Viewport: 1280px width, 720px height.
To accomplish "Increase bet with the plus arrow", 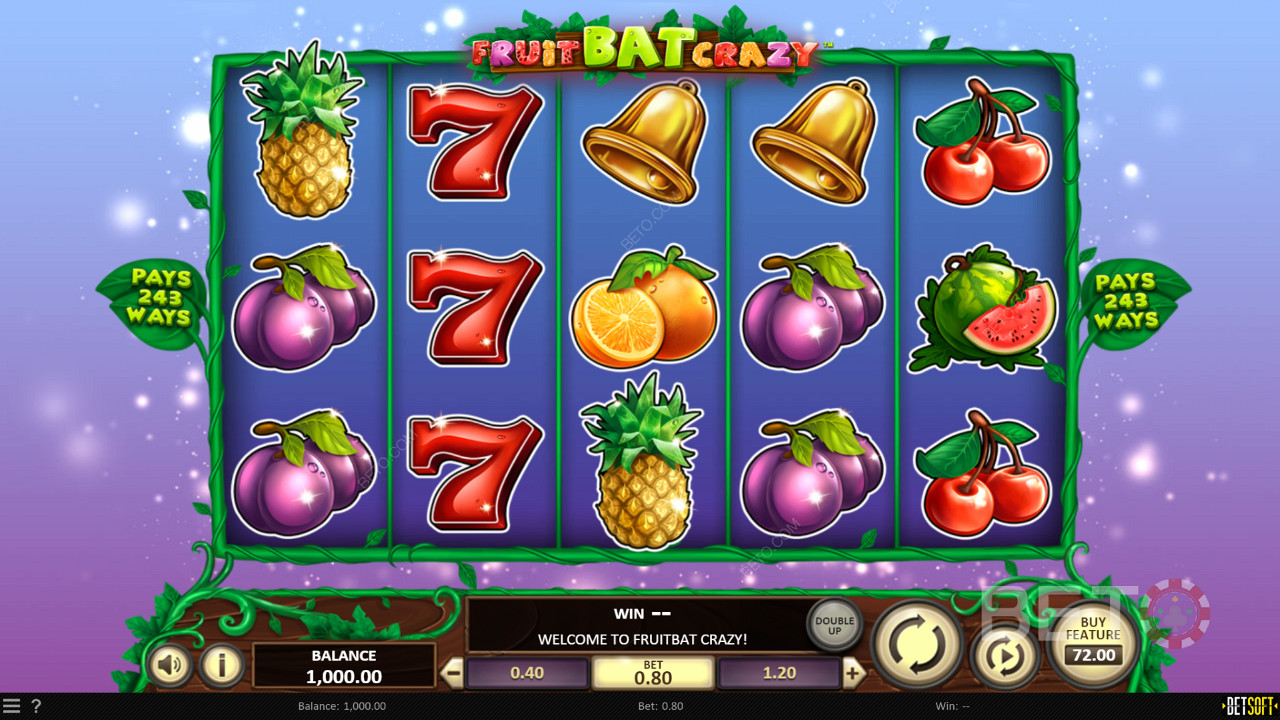I will click(x=852, y=673).
